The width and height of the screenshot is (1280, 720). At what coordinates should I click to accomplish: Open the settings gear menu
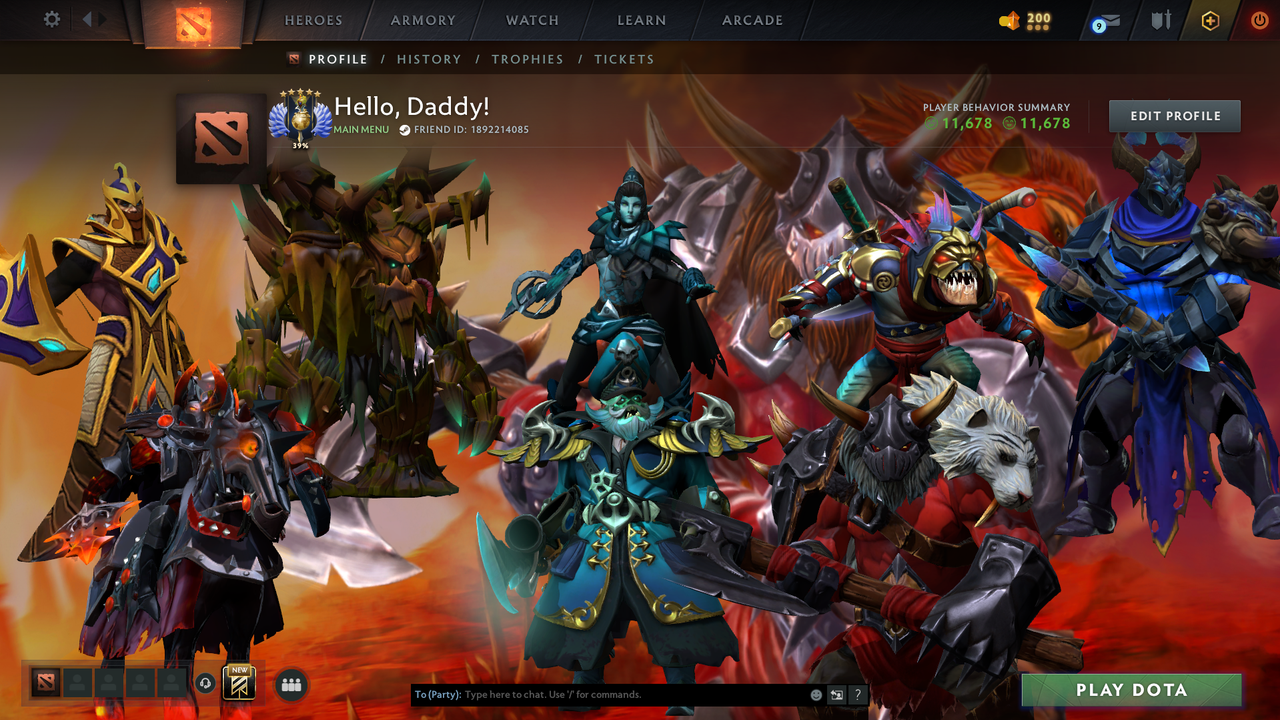(x=52, y=18)
